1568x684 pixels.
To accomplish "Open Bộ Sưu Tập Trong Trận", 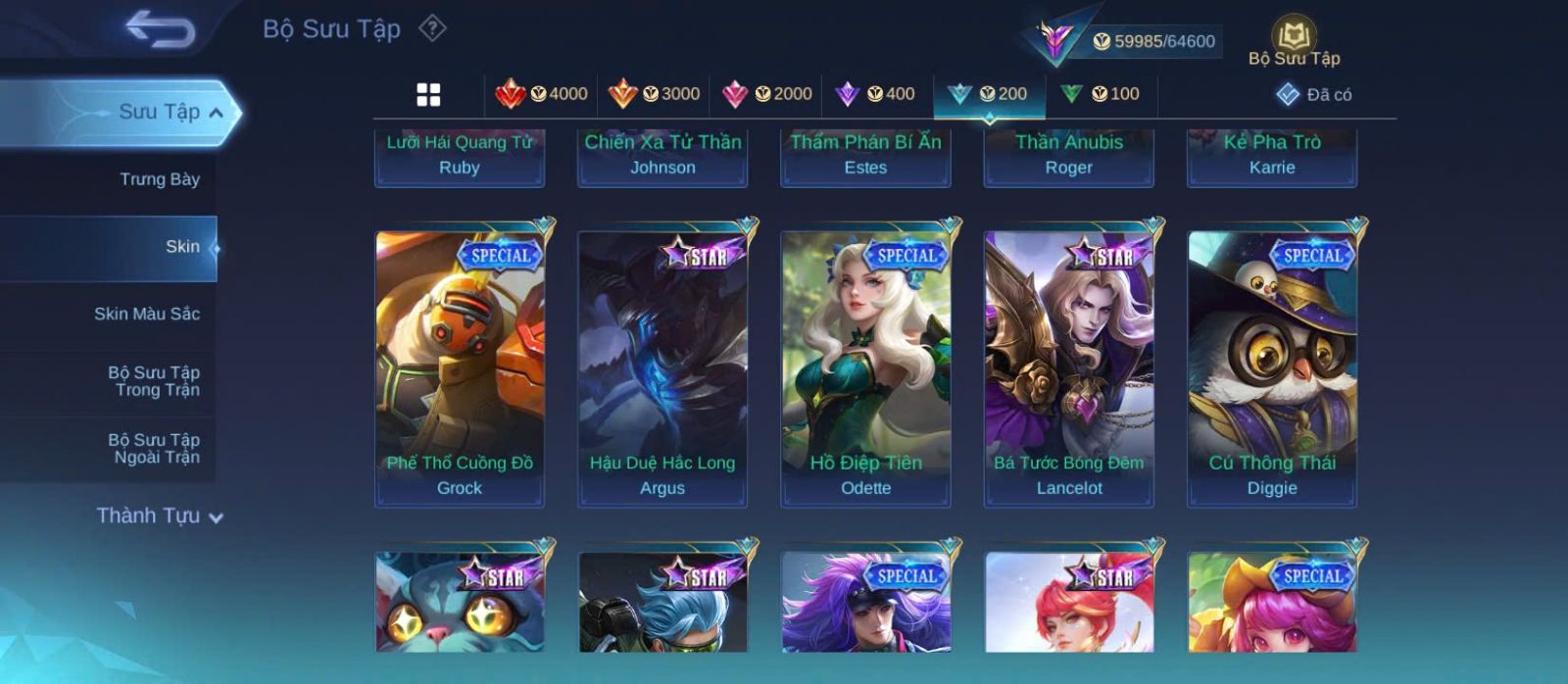I will click(154, 381).
